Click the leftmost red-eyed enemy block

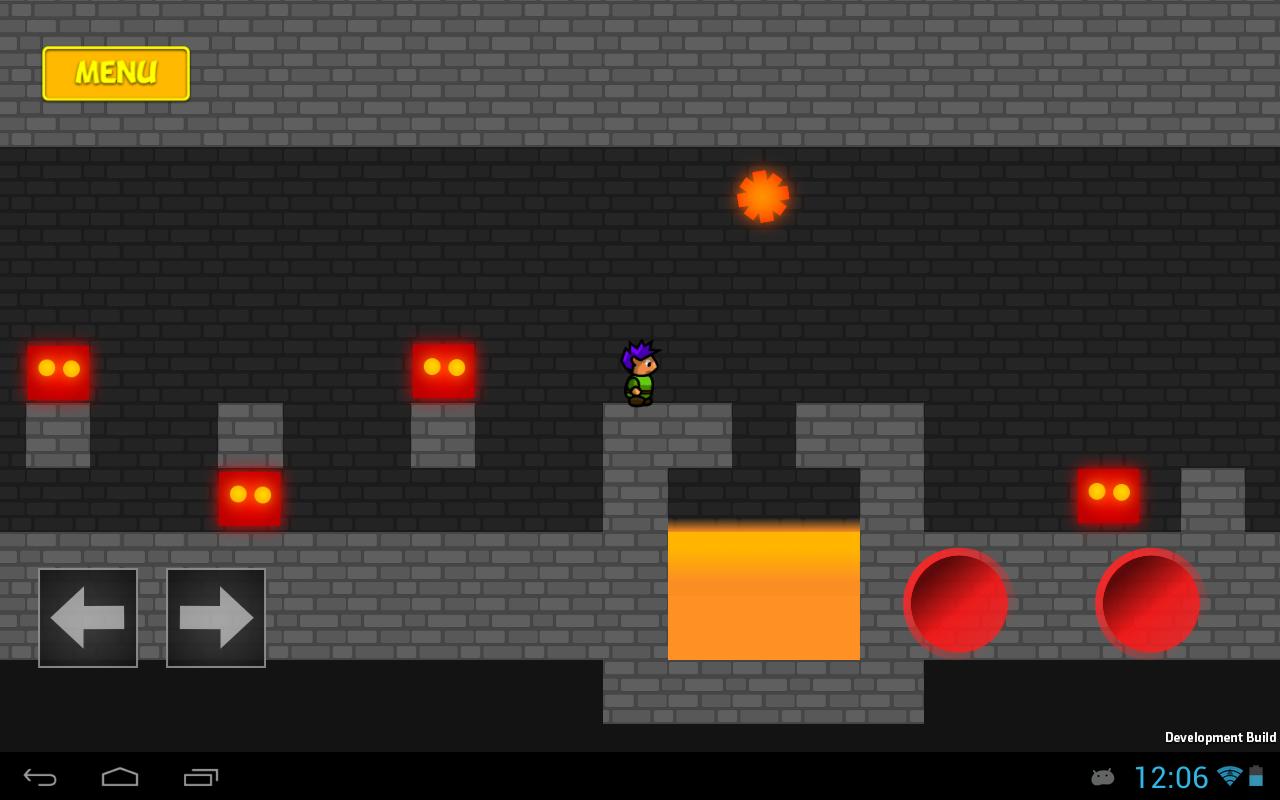59,370
